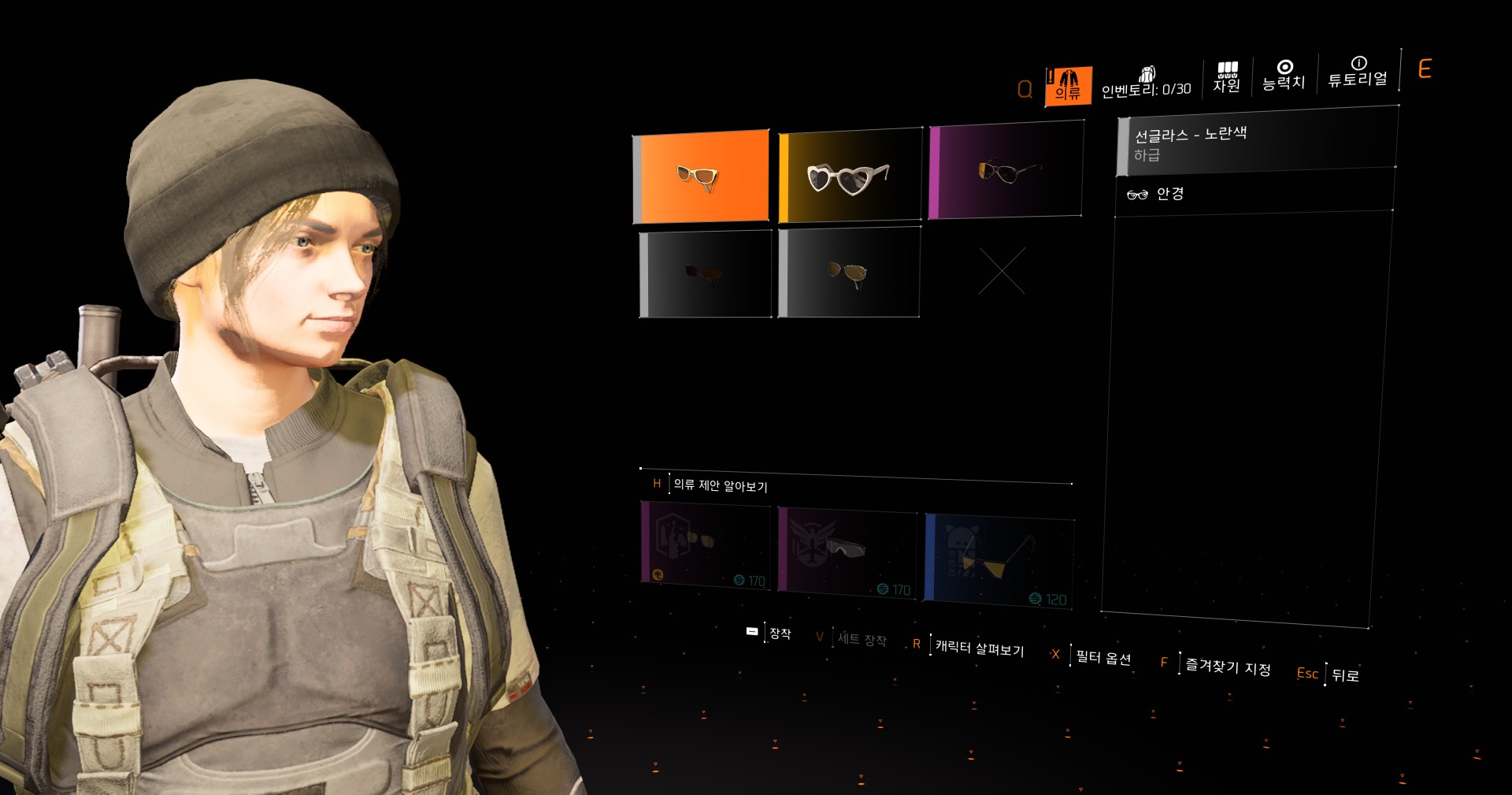Switch to the 능력치 stats tab
Screen dimensions: 1512x795
point(1284,76)
